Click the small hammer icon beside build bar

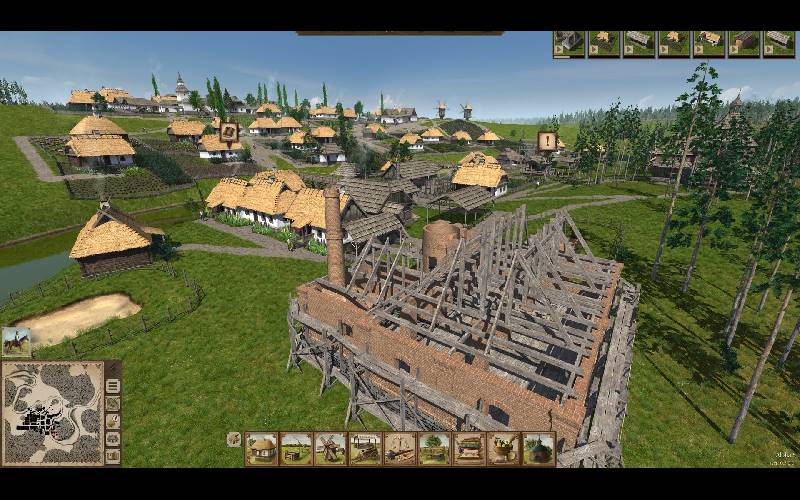[x=233, y=439]
